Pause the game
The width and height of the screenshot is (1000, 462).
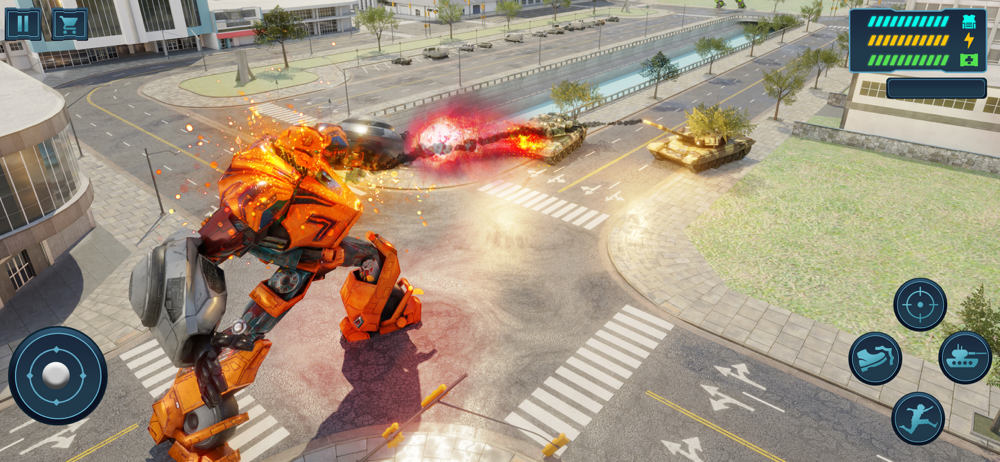[23, 23]
